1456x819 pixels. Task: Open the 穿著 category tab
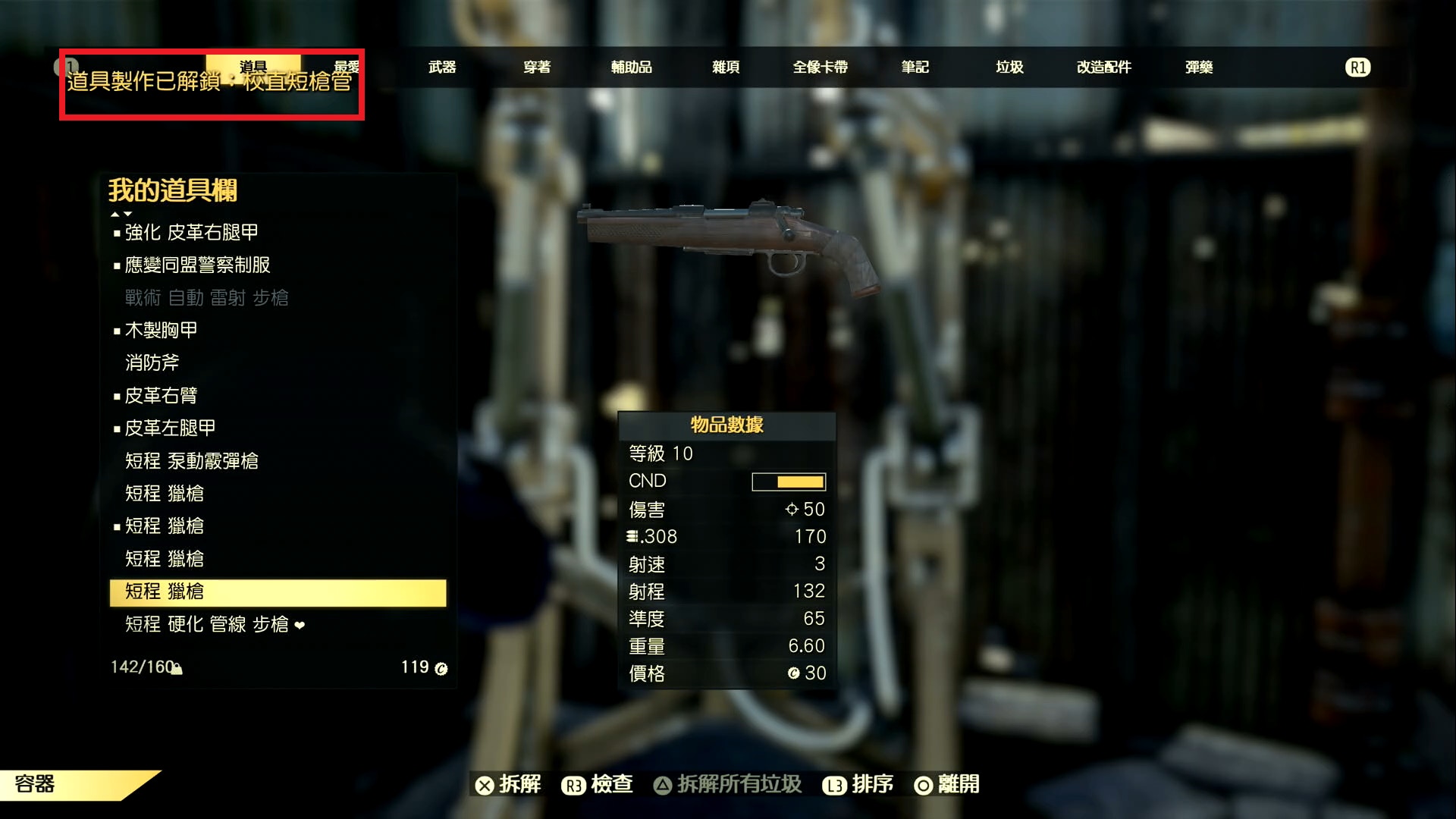(537, 67)
